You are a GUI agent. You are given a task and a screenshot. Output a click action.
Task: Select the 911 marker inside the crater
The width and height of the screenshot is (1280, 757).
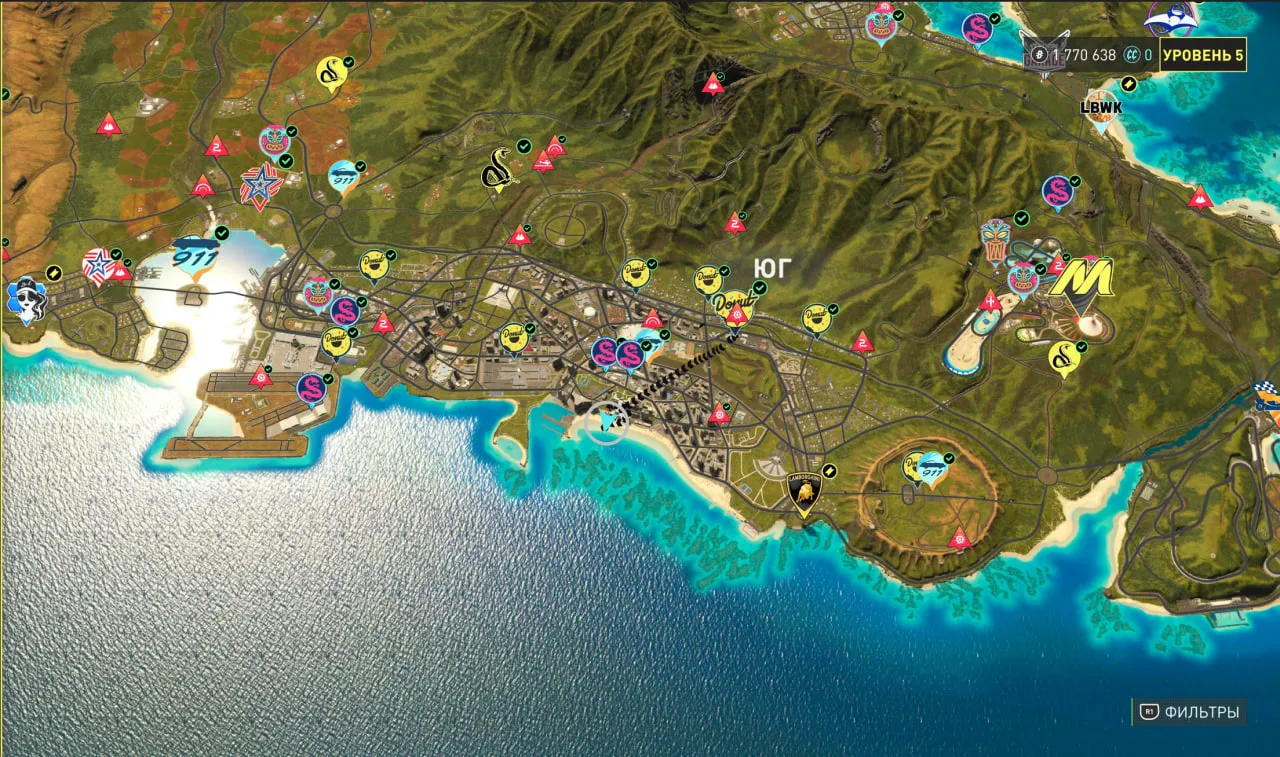pyautogui.click(x=932, y=467)
